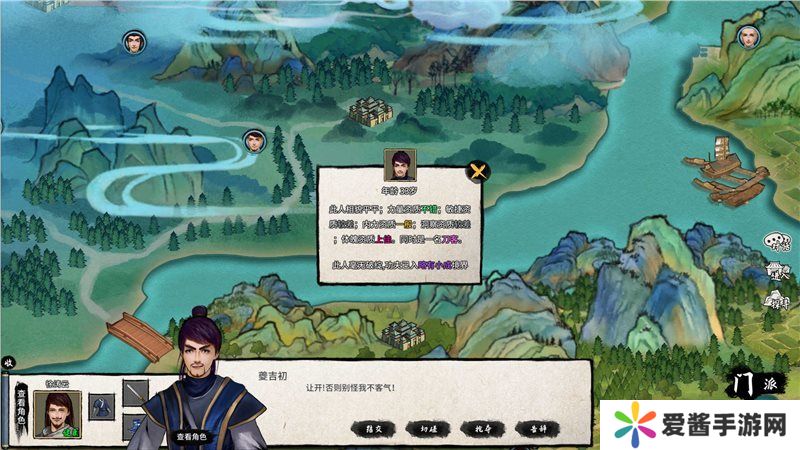Select the equipped sword slot
The width and height of the screenshot is (800, 450).
pyautogui.click(x=135, y=391)
